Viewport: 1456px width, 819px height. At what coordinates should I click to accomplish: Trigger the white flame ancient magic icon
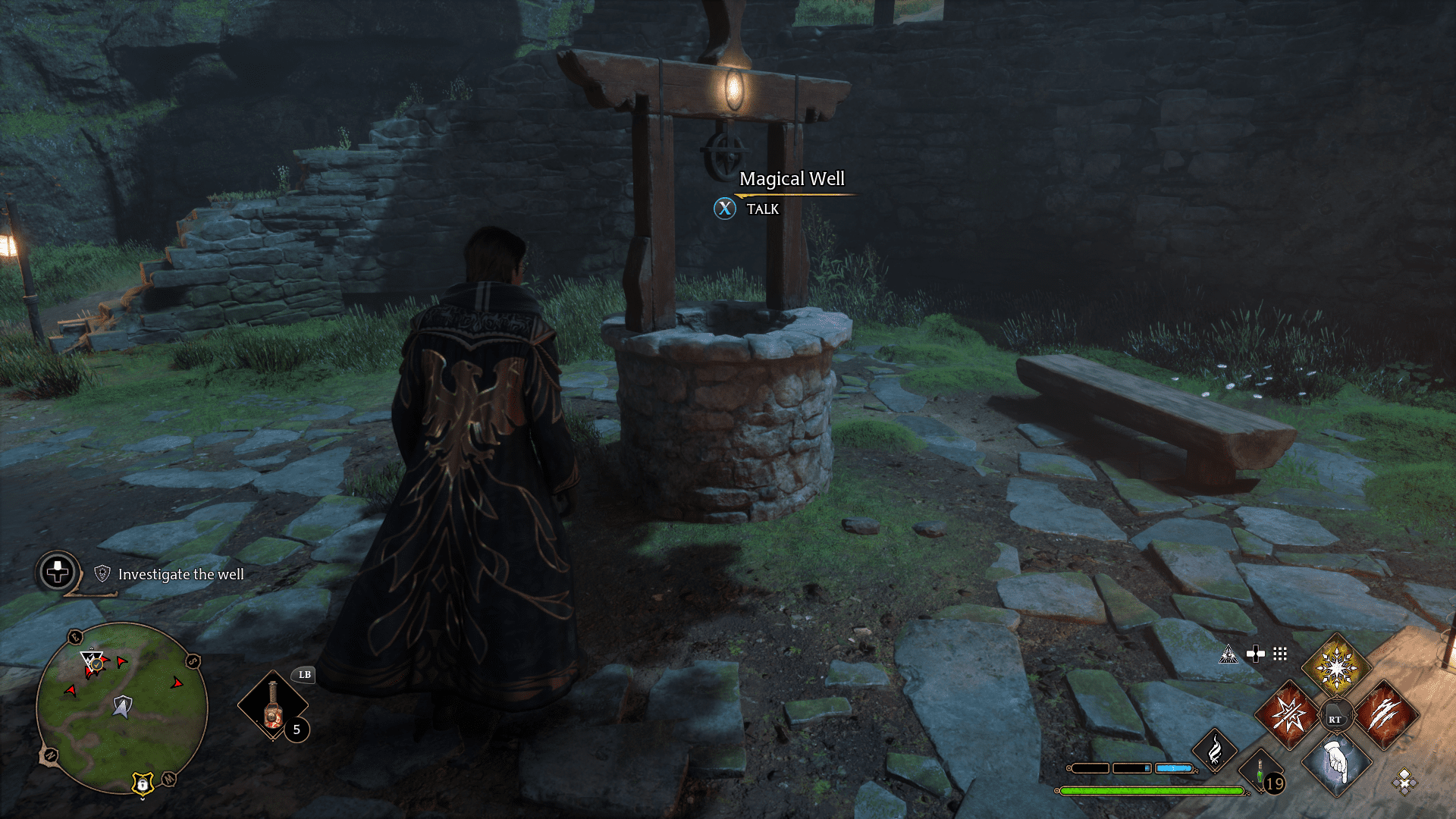1215,750
